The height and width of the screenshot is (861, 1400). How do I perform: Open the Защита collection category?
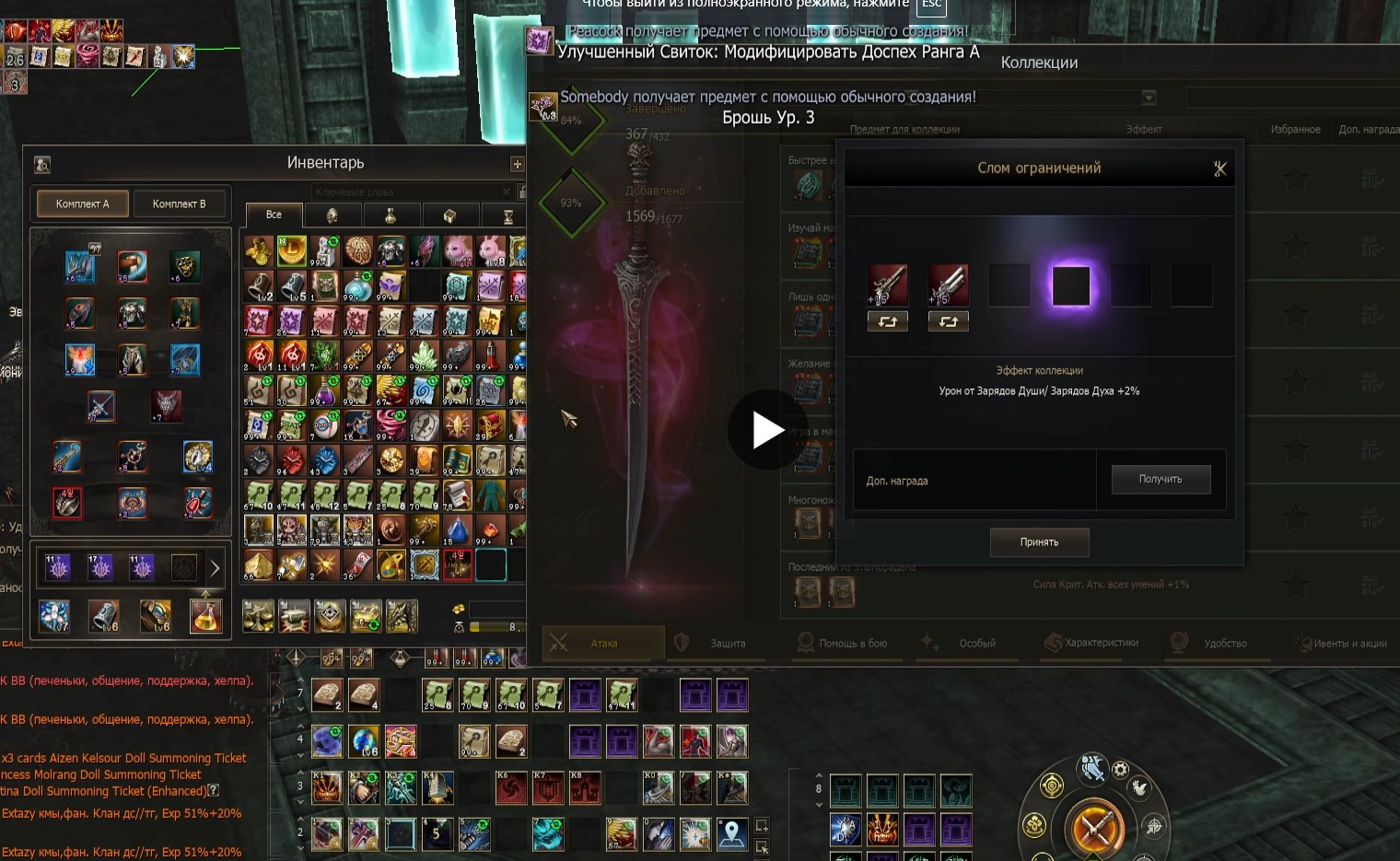click(x=727, y=643)
